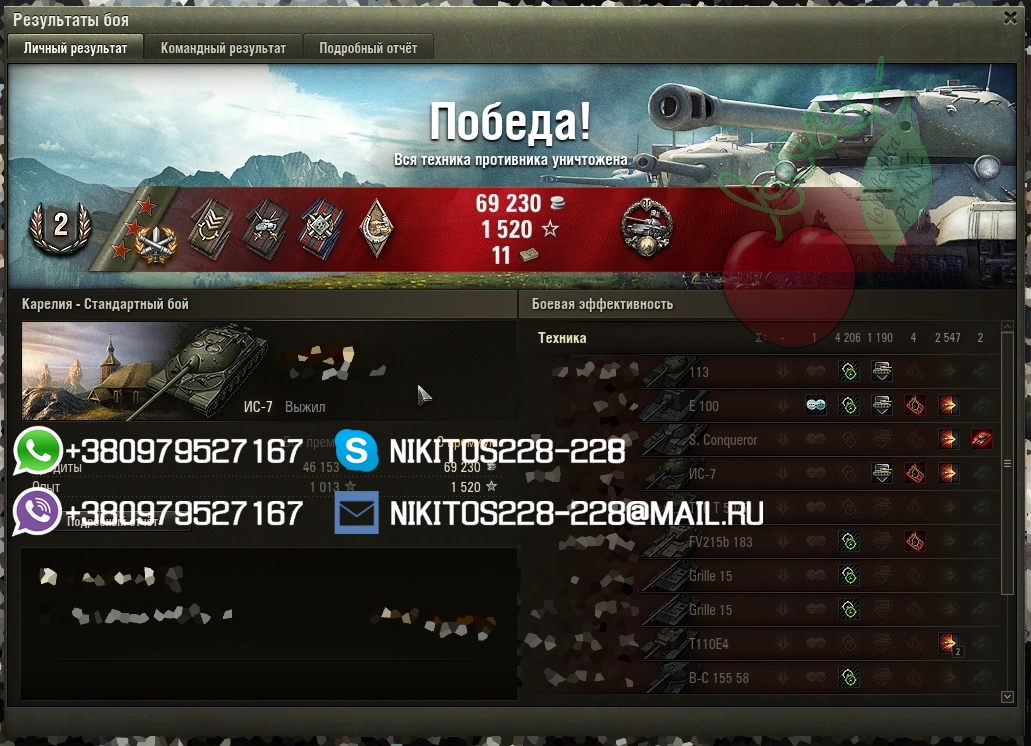The image size is (1031, 746).
Task: Select the Личный результат tab
Action: tap(76, 48)
